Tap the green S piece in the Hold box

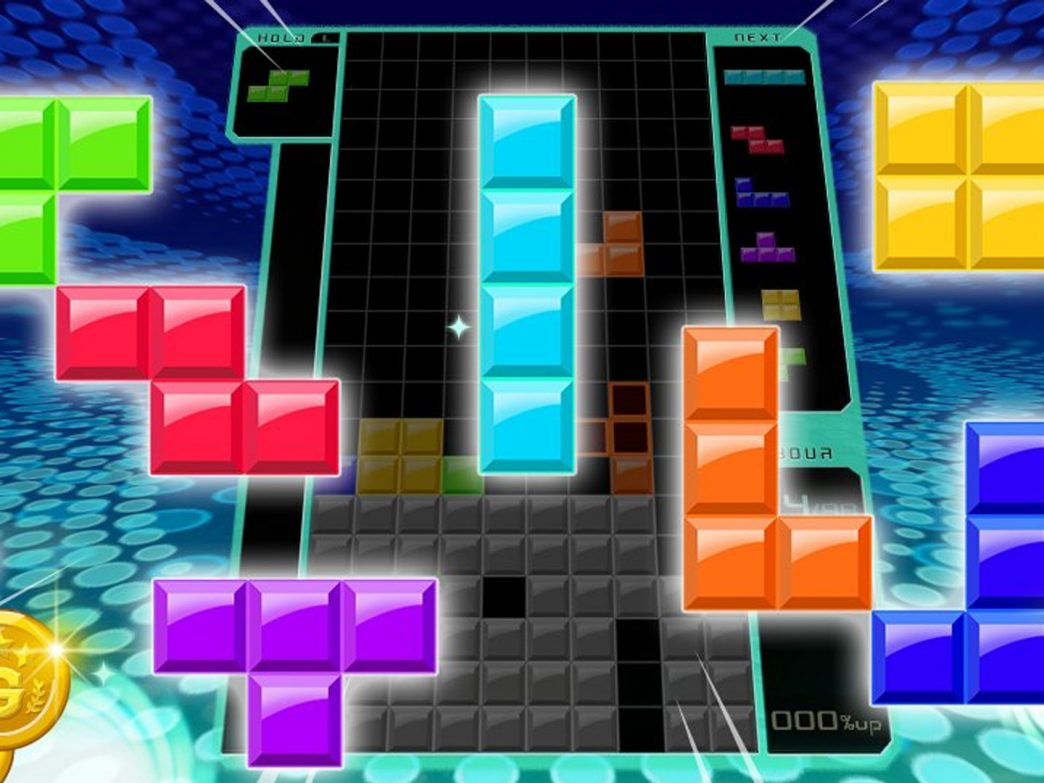[x=280, y=86]
